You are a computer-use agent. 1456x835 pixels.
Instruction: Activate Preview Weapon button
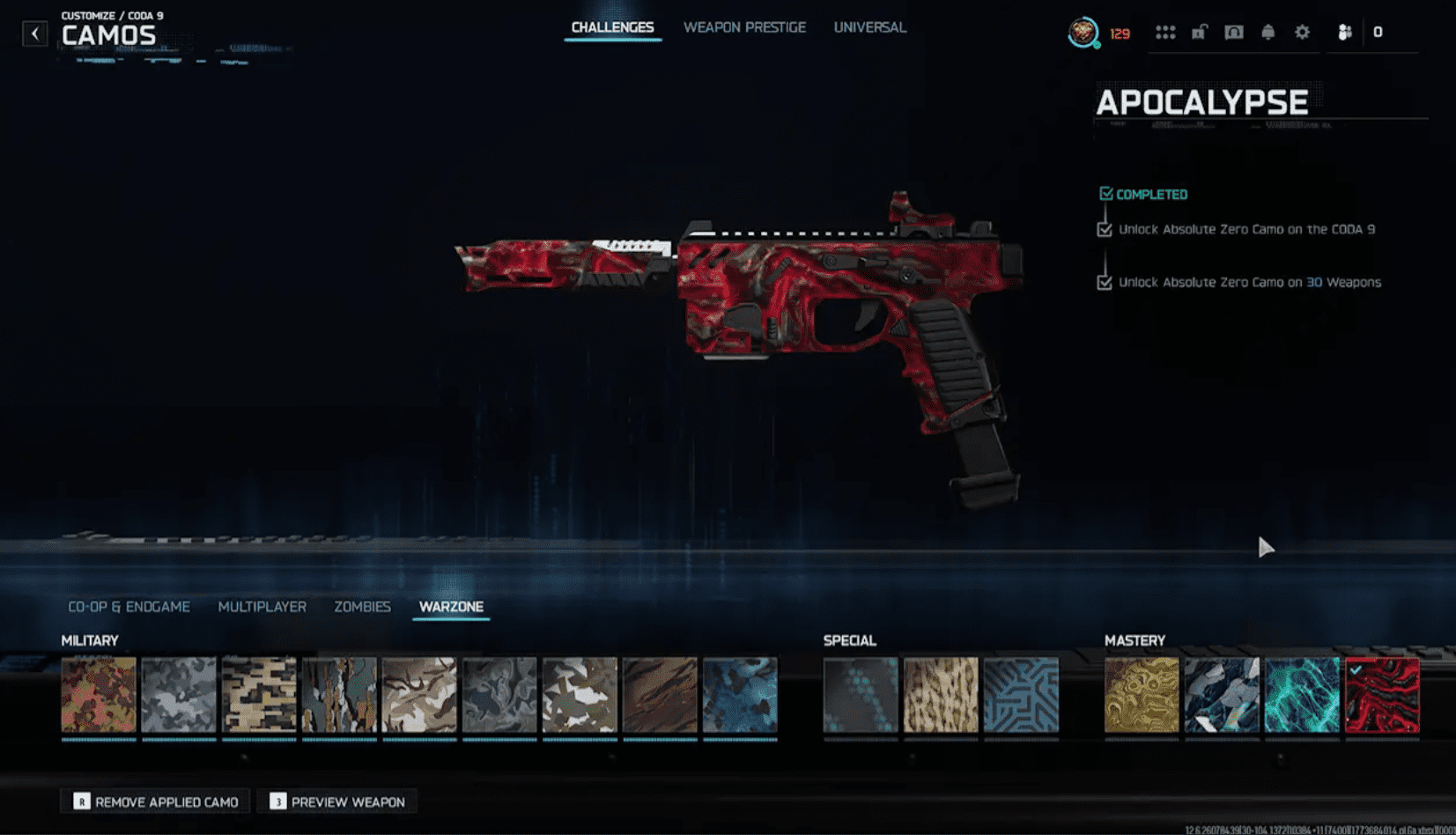(338, 802)
